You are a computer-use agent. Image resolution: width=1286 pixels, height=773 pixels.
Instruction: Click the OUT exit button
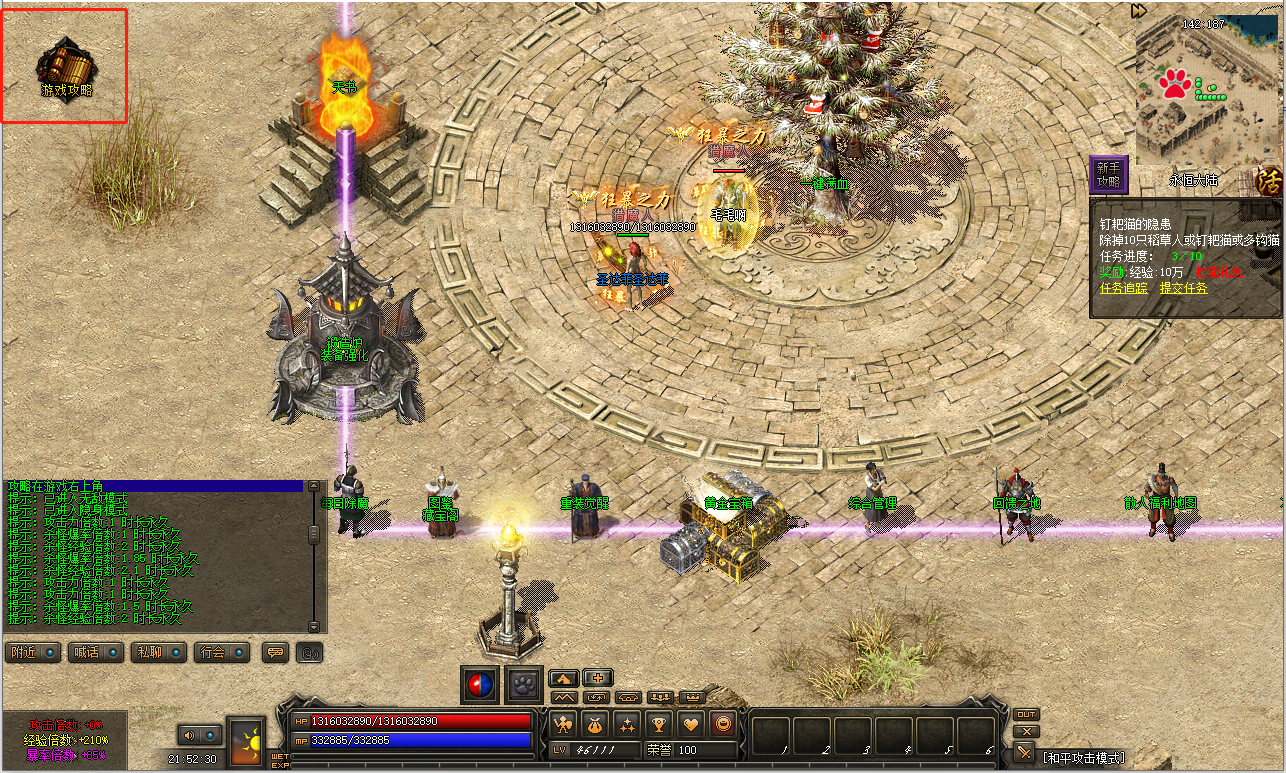click(x=1025, y=715)
